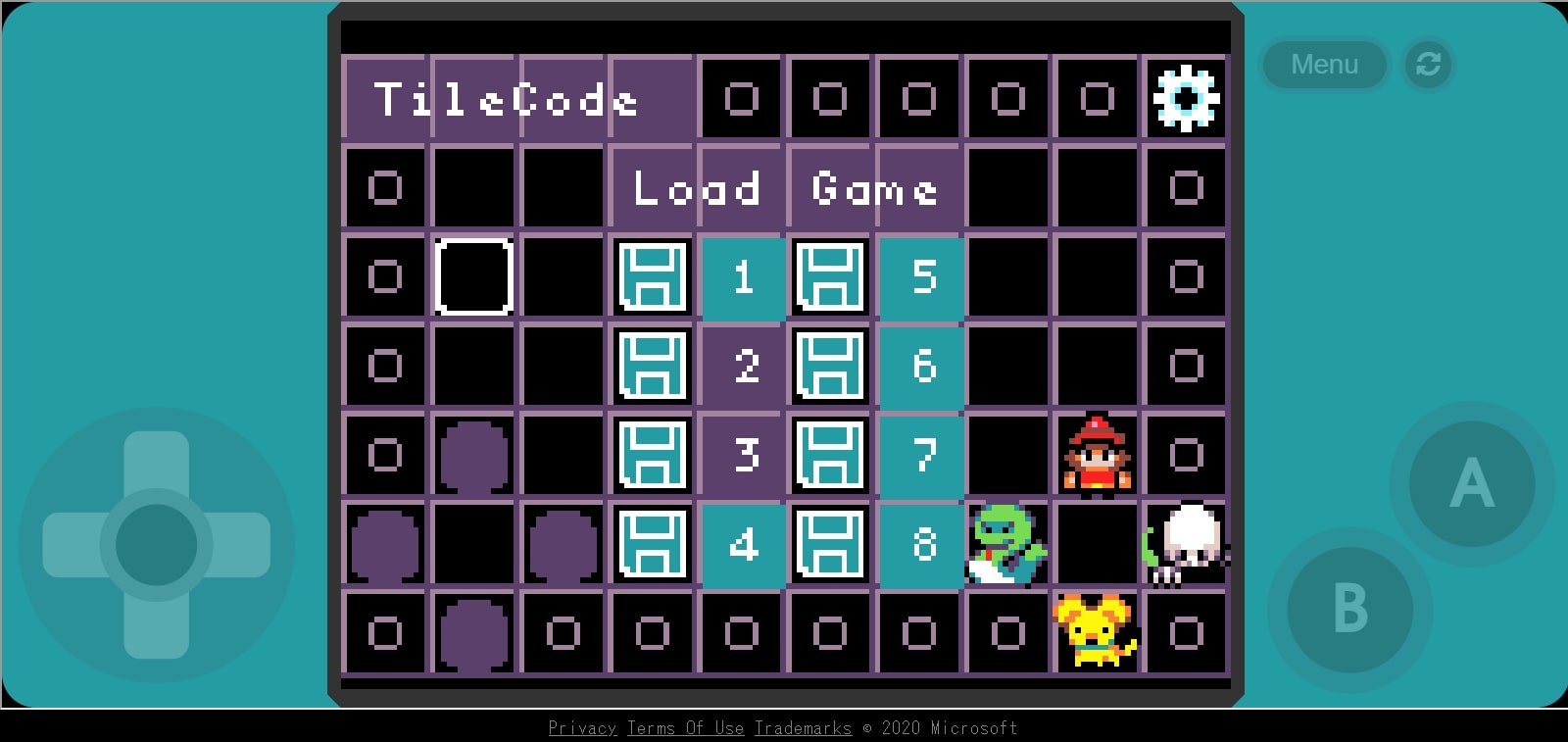Select the floppy disk icon for slot 5
The image size is (1568, 742).
[831, 277]
